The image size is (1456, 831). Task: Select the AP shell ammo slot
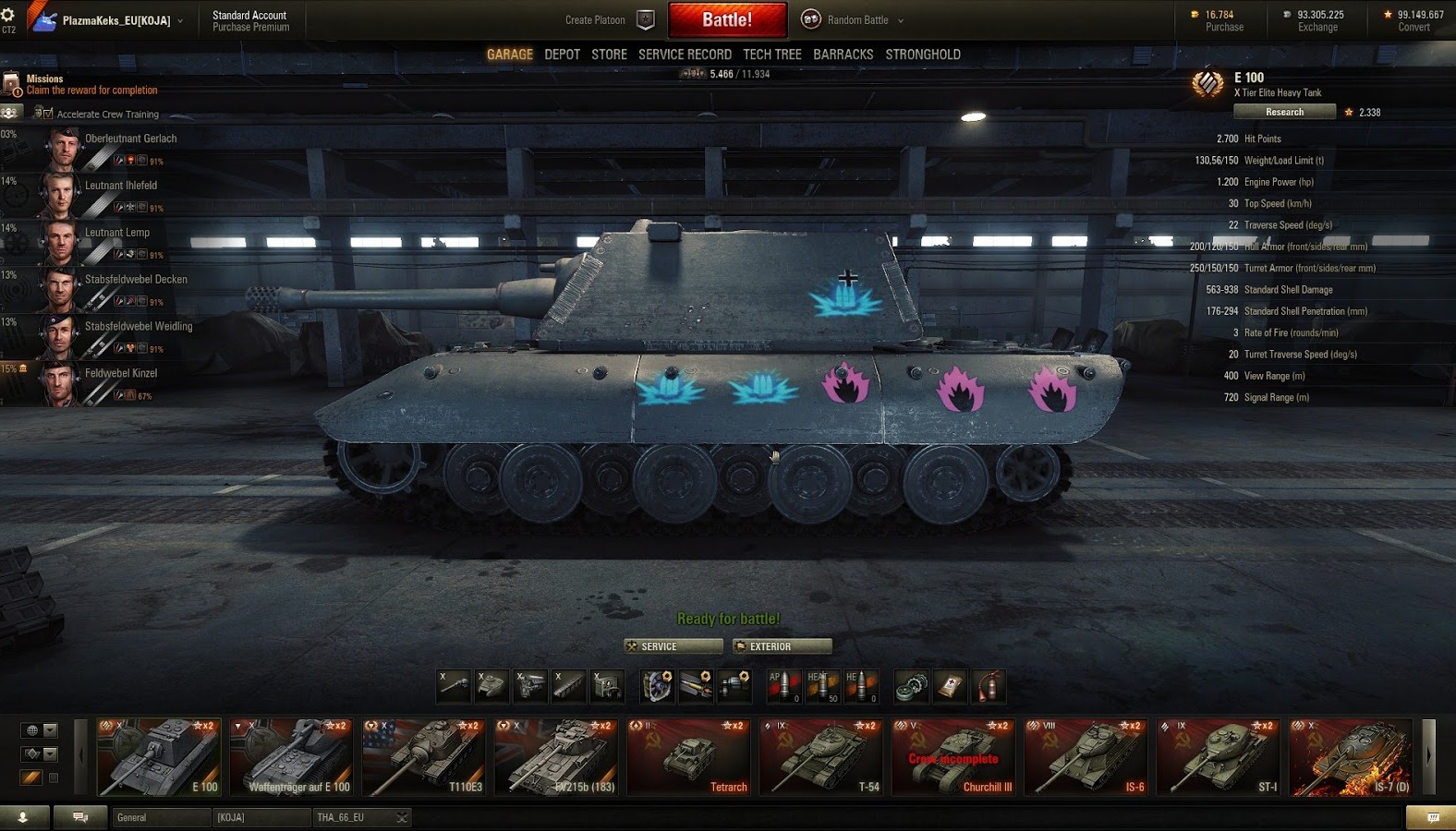pos(783,685)
